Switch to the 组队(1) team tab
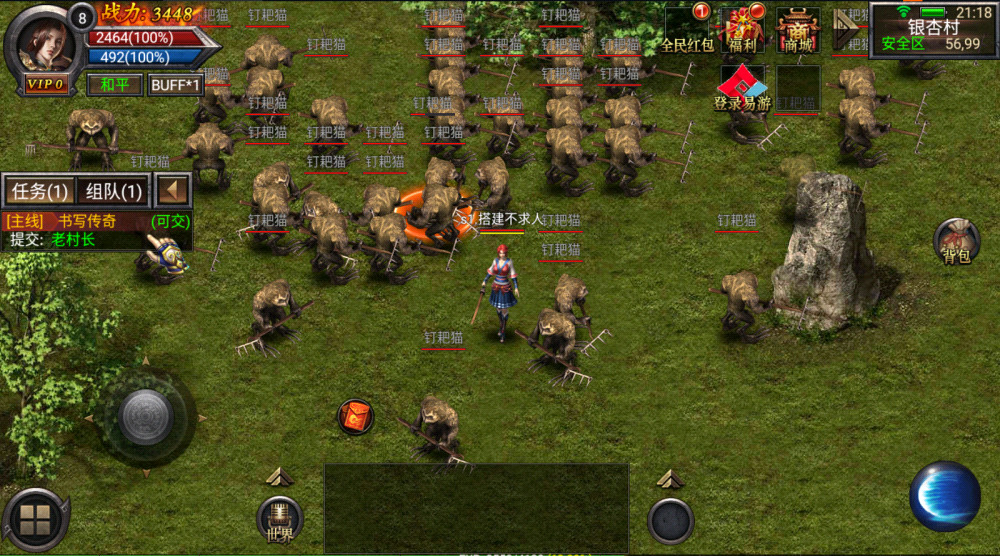 (113, 190)
